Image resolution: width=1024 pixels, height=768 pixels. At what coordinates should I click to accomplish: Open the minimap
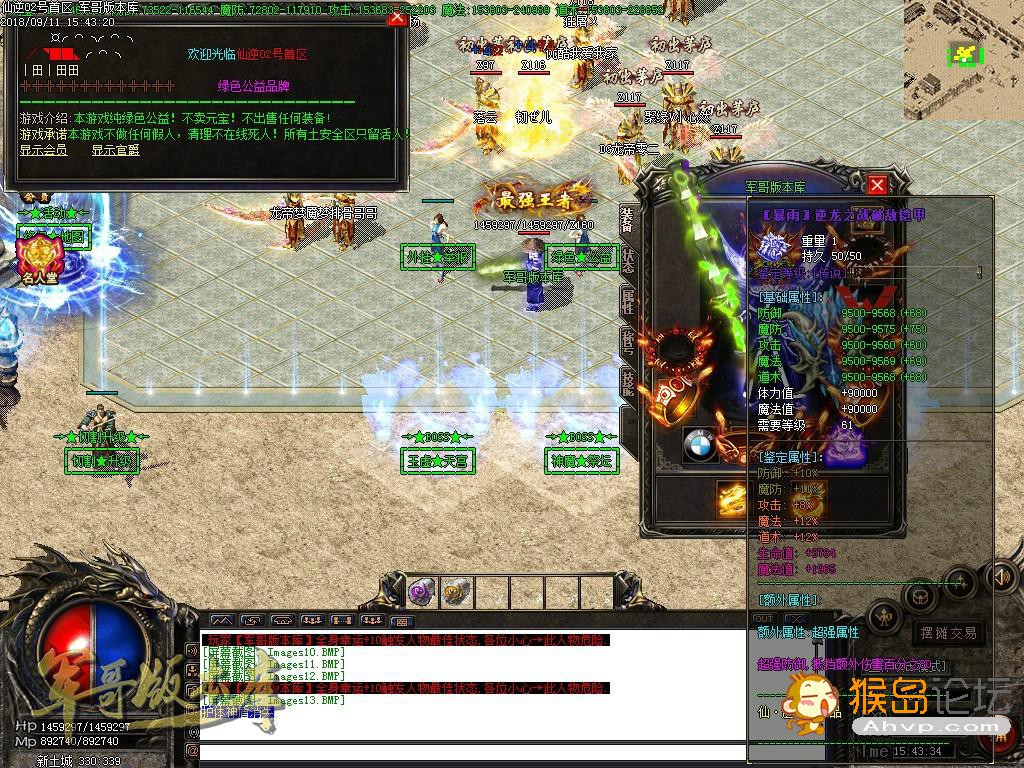[963, 58]
